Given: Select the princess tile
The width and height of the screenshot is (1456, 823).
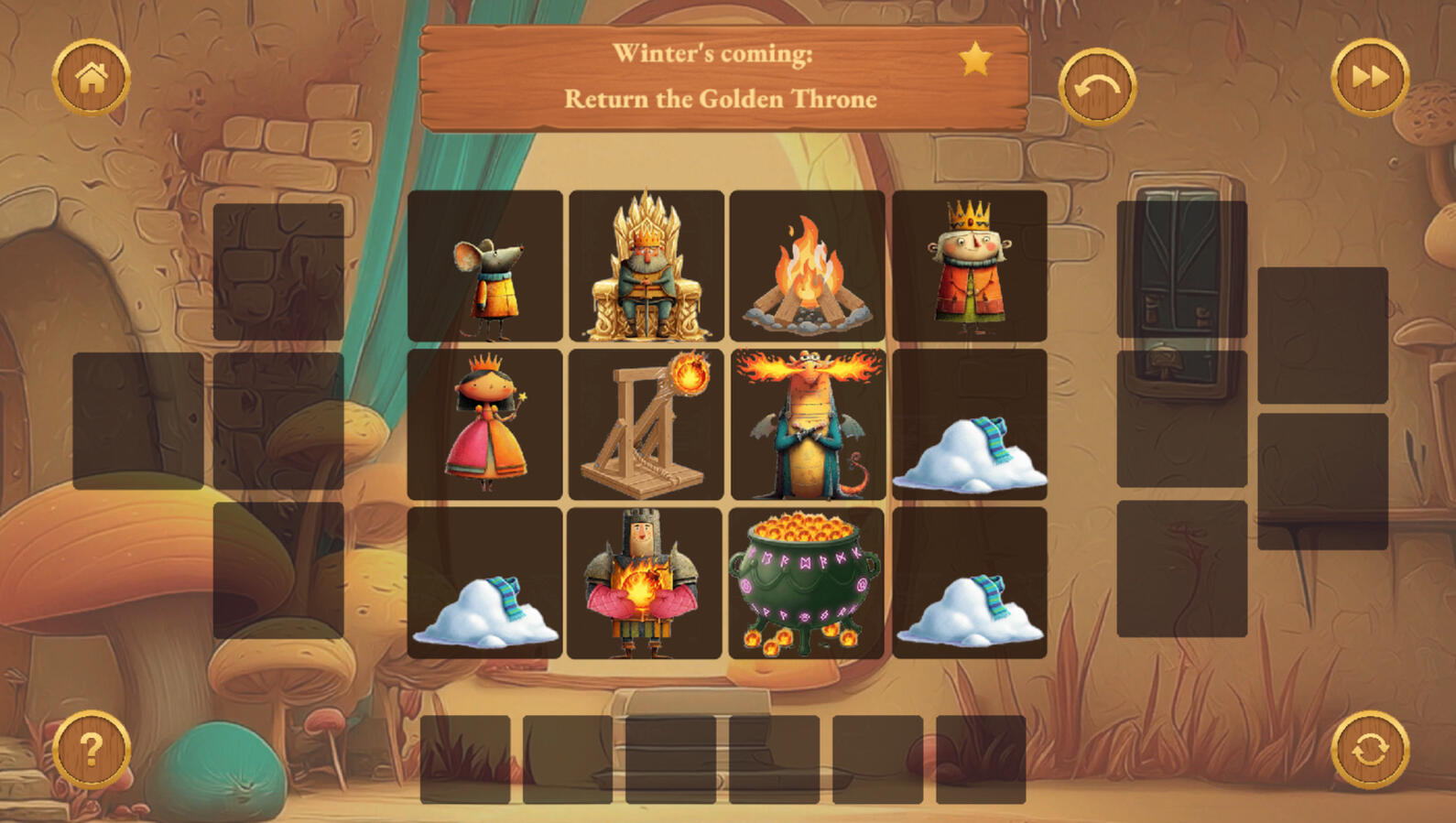Looking at the screenshot, I should (485, 424).
